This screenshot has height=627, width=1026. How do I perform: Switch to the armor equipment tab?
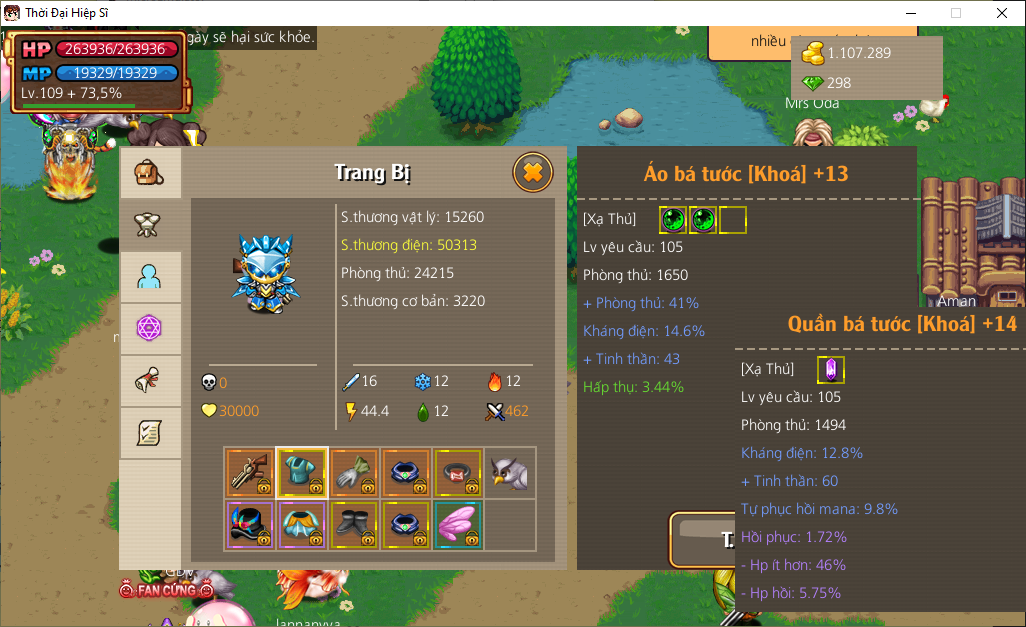(150, 225)
